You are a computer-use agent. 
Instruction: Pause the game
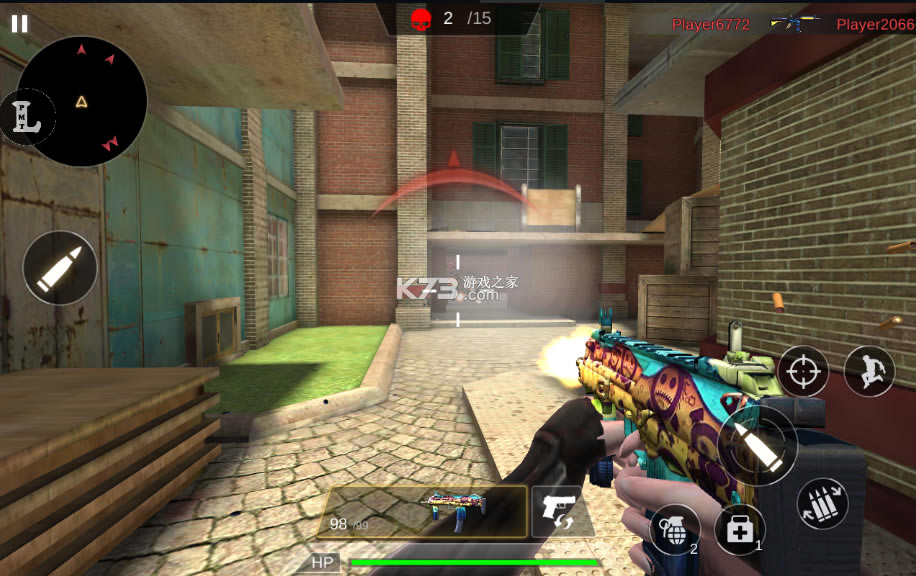pos(19,24)
